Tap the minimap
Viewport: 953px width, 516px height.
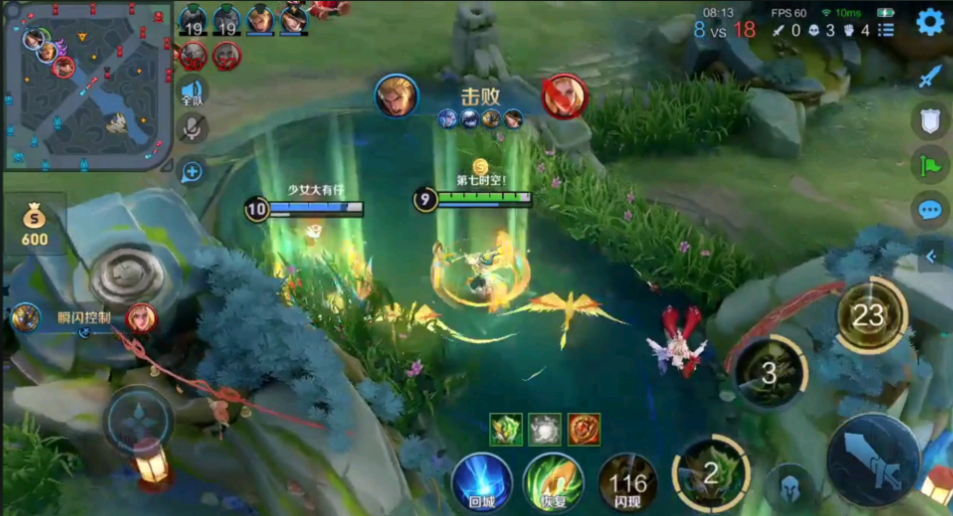[x=88, y=83]
